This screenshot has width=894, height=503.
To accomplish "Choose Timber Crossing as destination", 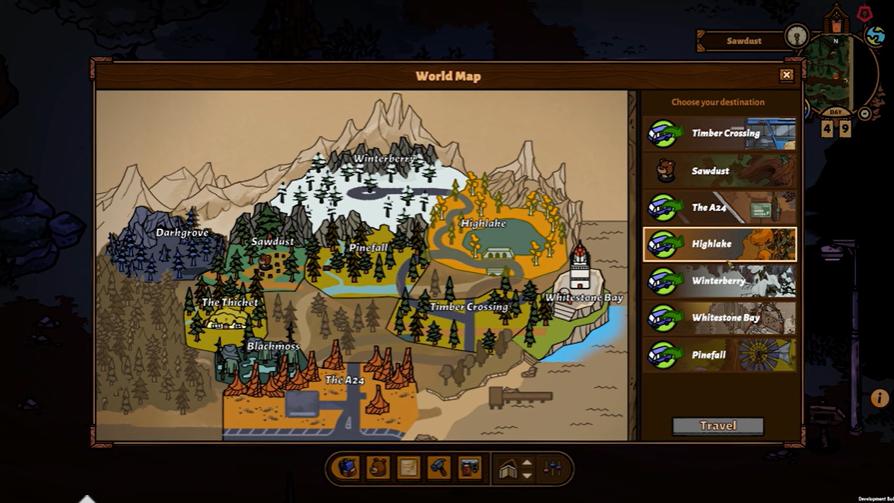I will (x=720, y=133).
